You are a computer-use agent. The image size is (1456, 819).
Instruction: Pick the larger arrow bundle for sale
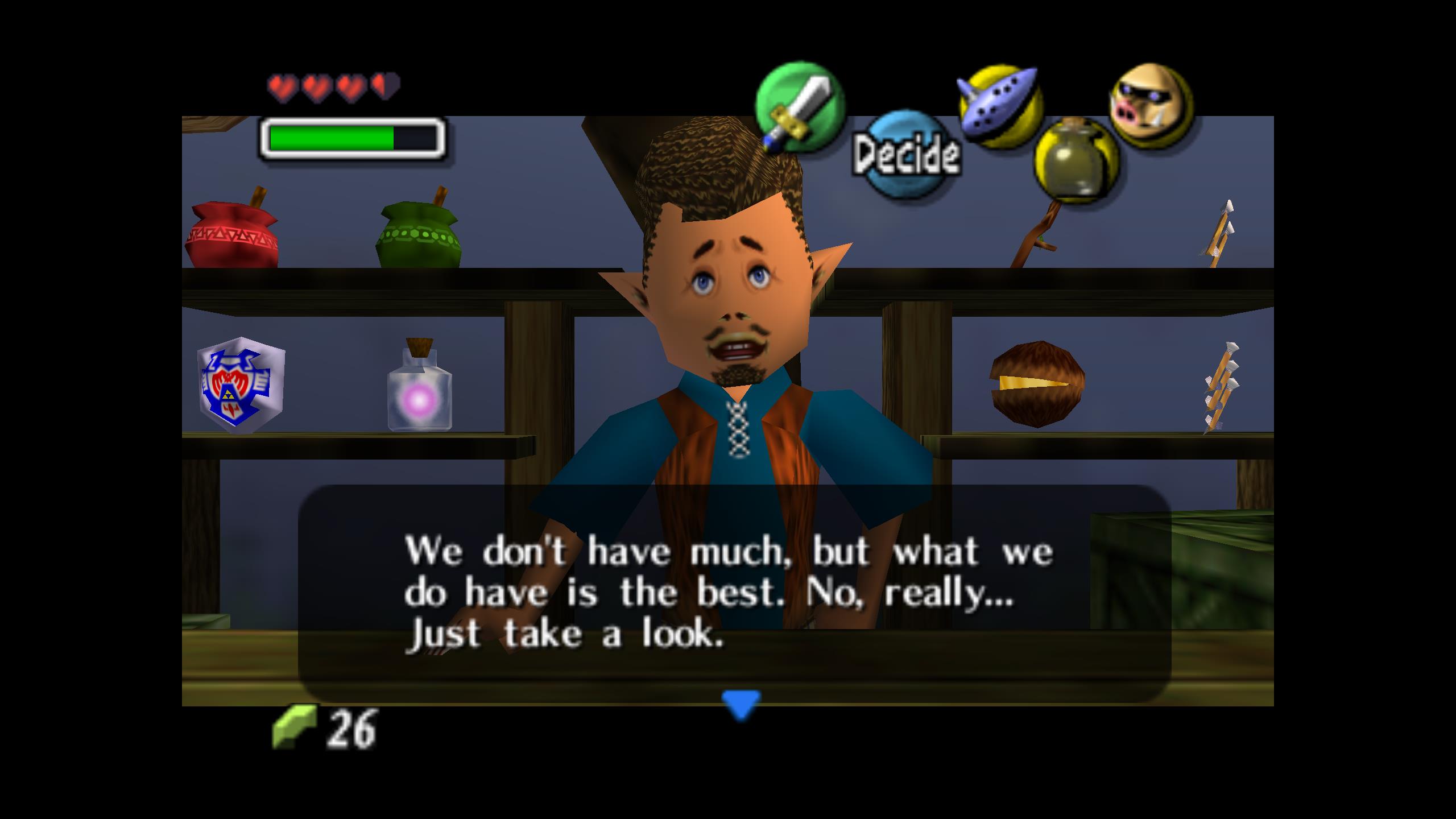[x=1221, y=388]
